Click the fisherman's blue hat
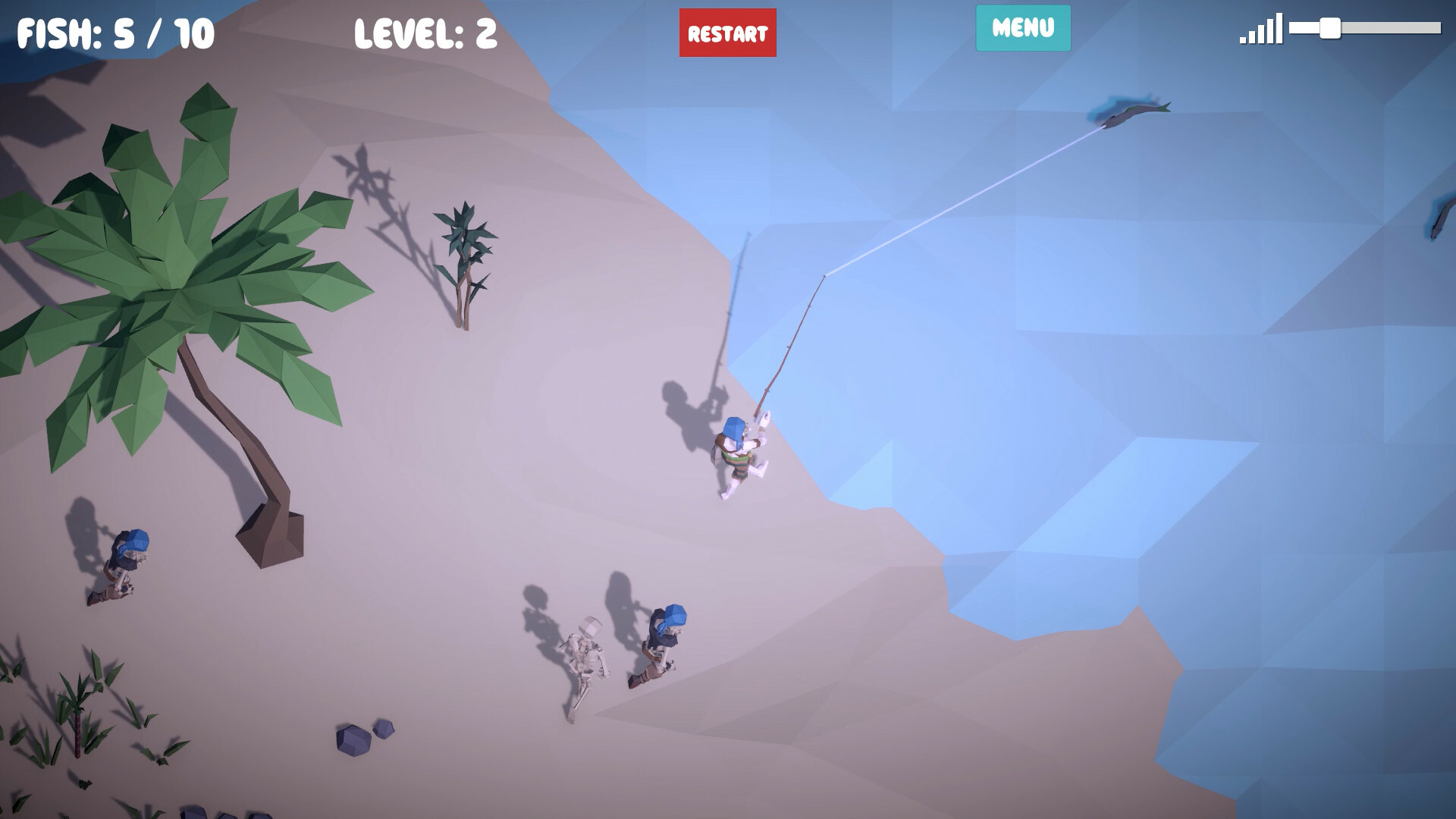 click(733, 430)
